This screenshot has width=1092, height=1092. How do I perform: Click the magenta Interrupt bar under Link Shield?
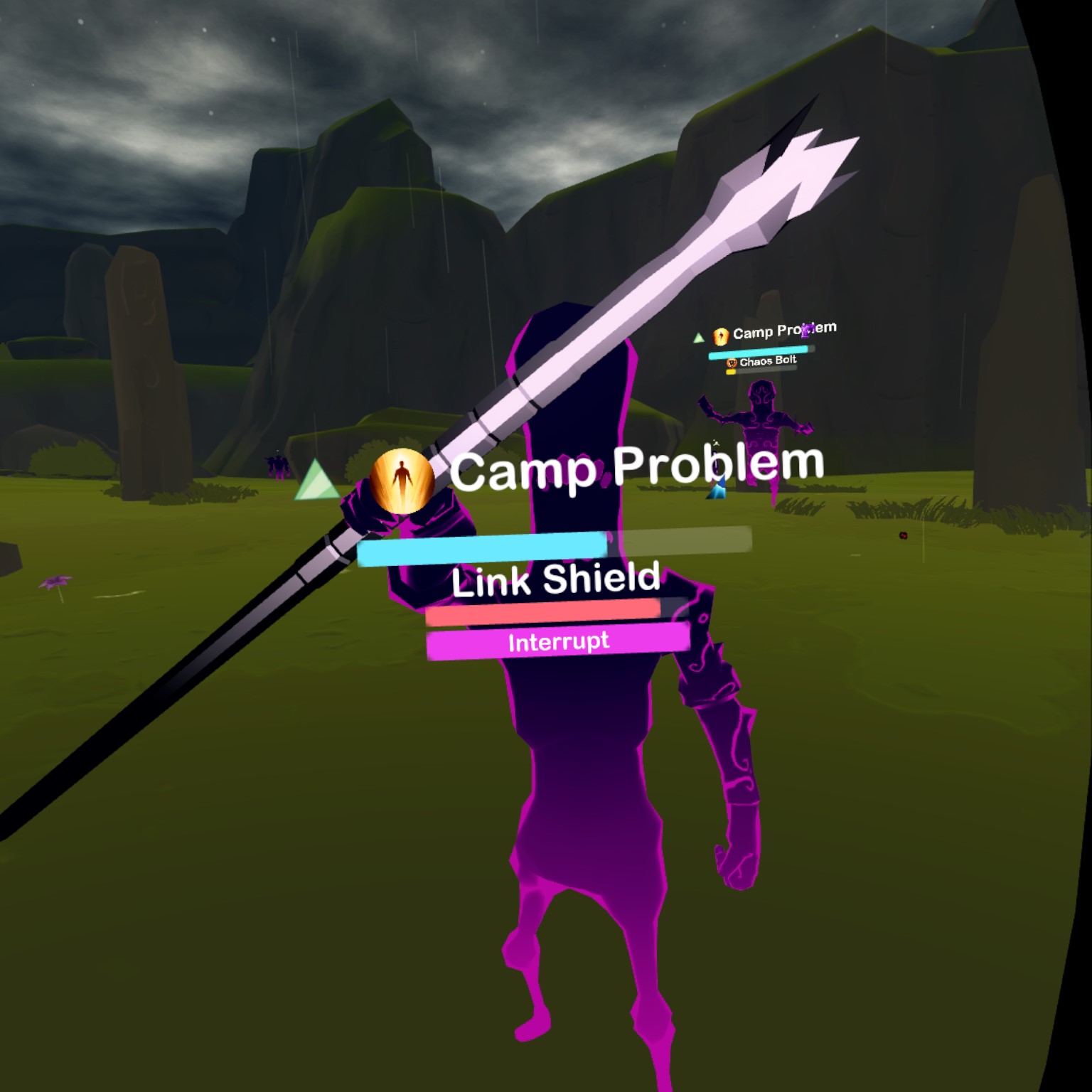[x=558, y=641]
